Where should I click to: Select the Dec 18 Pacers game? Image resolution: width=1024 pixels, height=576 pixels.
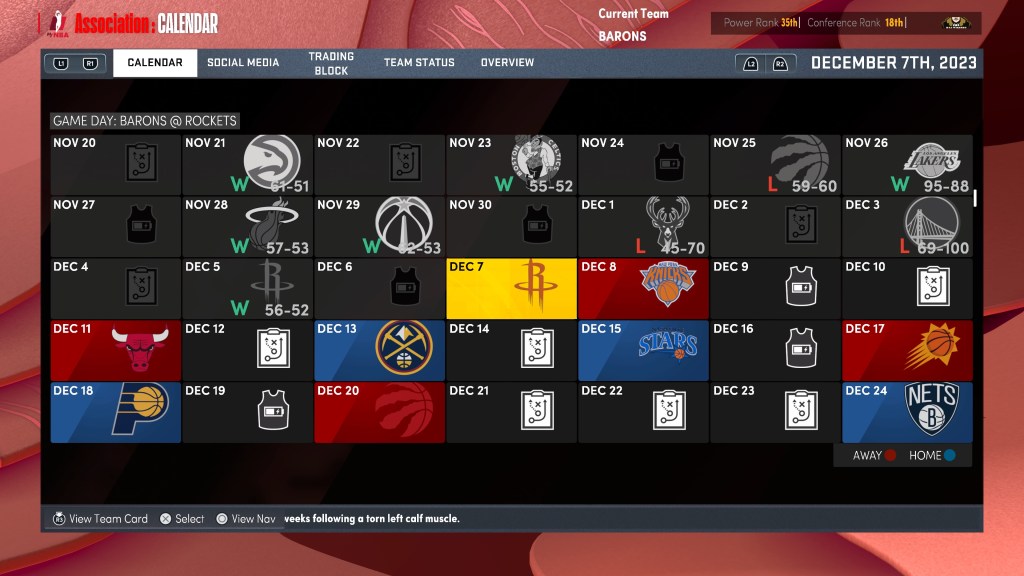[115, 412]
